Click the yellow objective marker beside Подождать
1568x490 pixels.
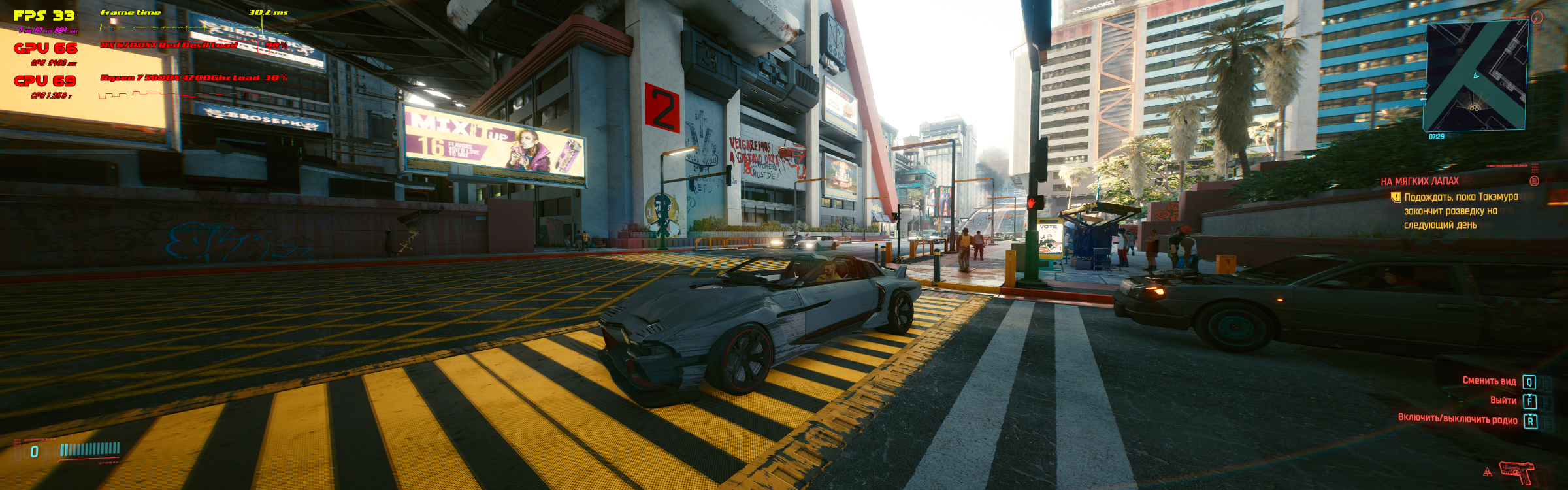pyautogui.click(x=1396, y=197)
